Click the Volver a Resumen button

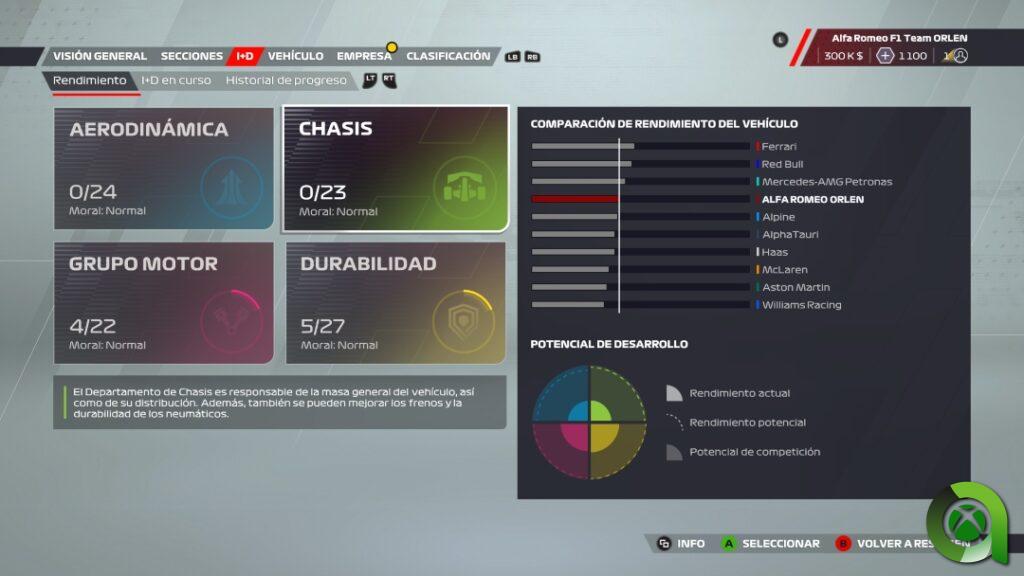890,544
